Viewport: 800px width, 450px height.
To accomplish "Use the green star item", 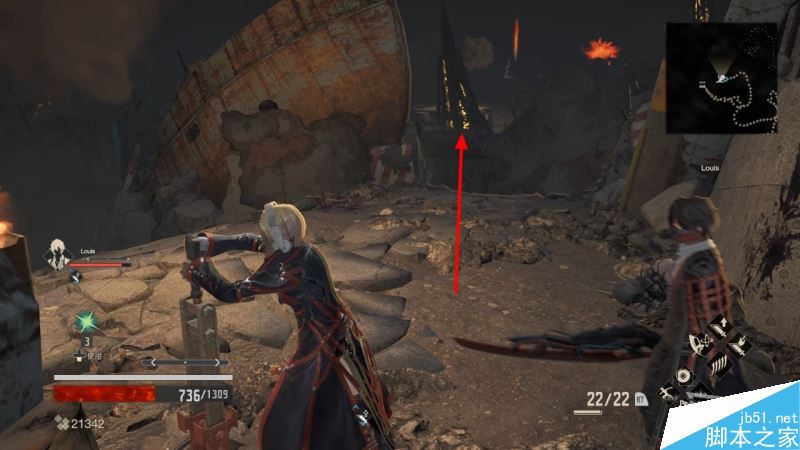I will point(86,322).
